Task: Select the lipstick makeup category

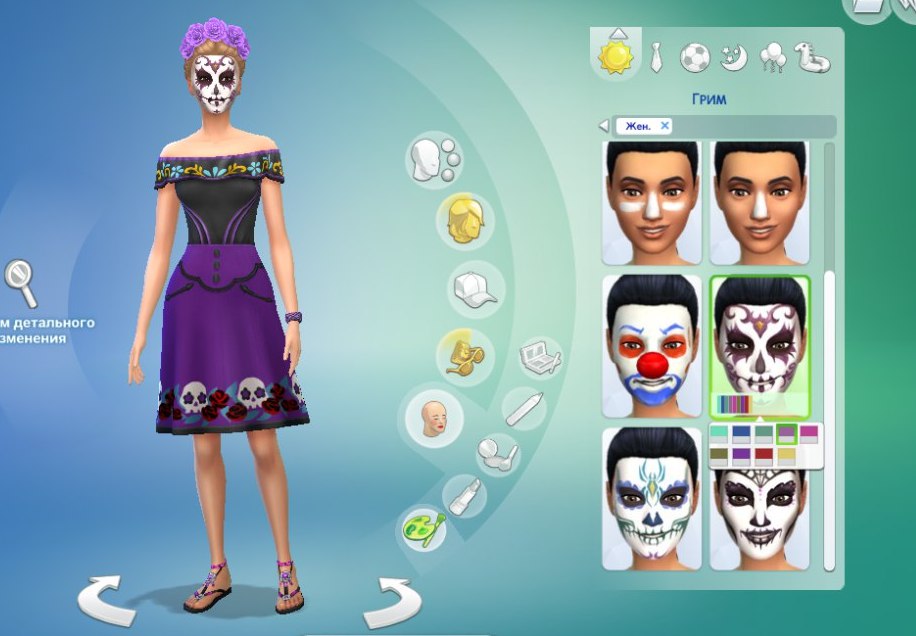Action: click(466, 497)
